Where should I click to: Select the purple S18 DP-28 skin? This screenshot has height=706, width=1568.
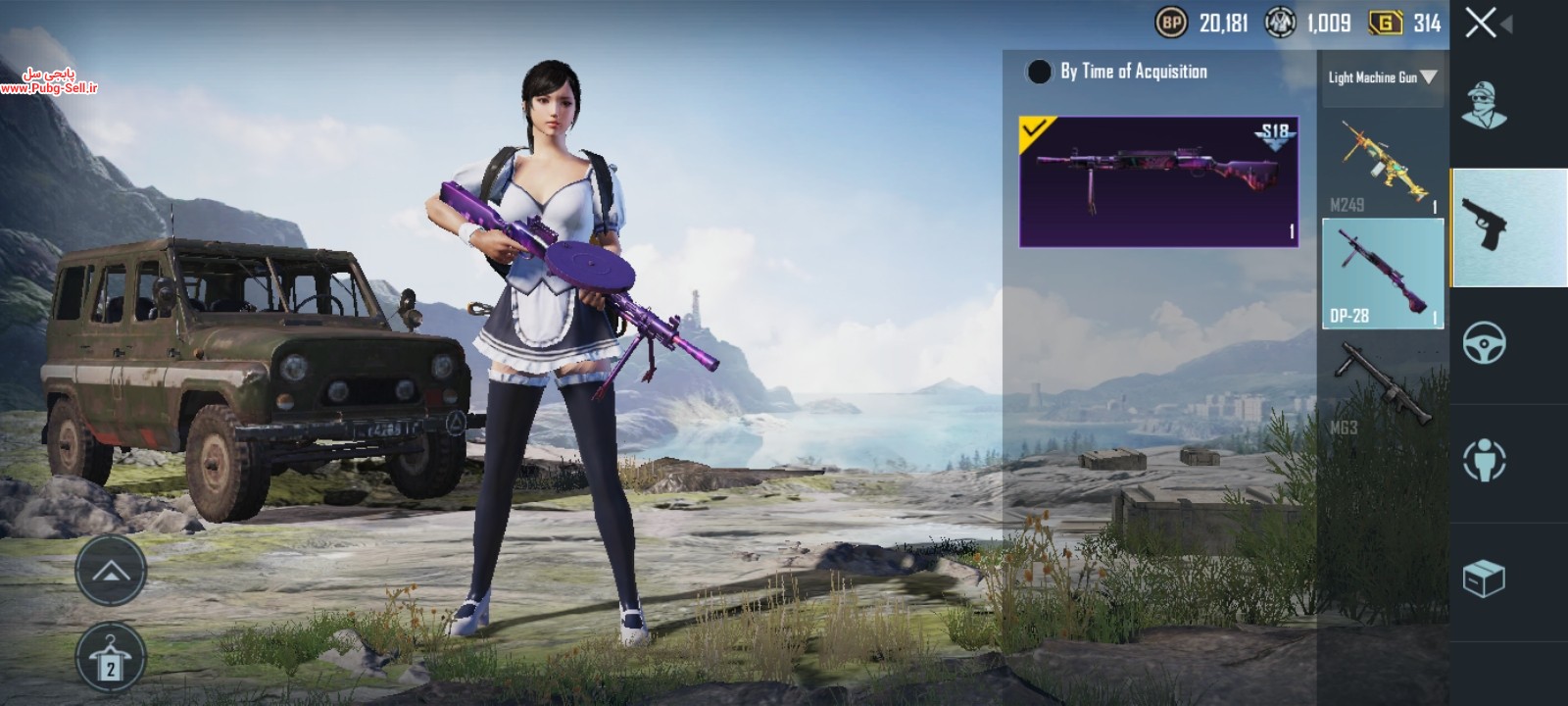[x=1159, y=181]
